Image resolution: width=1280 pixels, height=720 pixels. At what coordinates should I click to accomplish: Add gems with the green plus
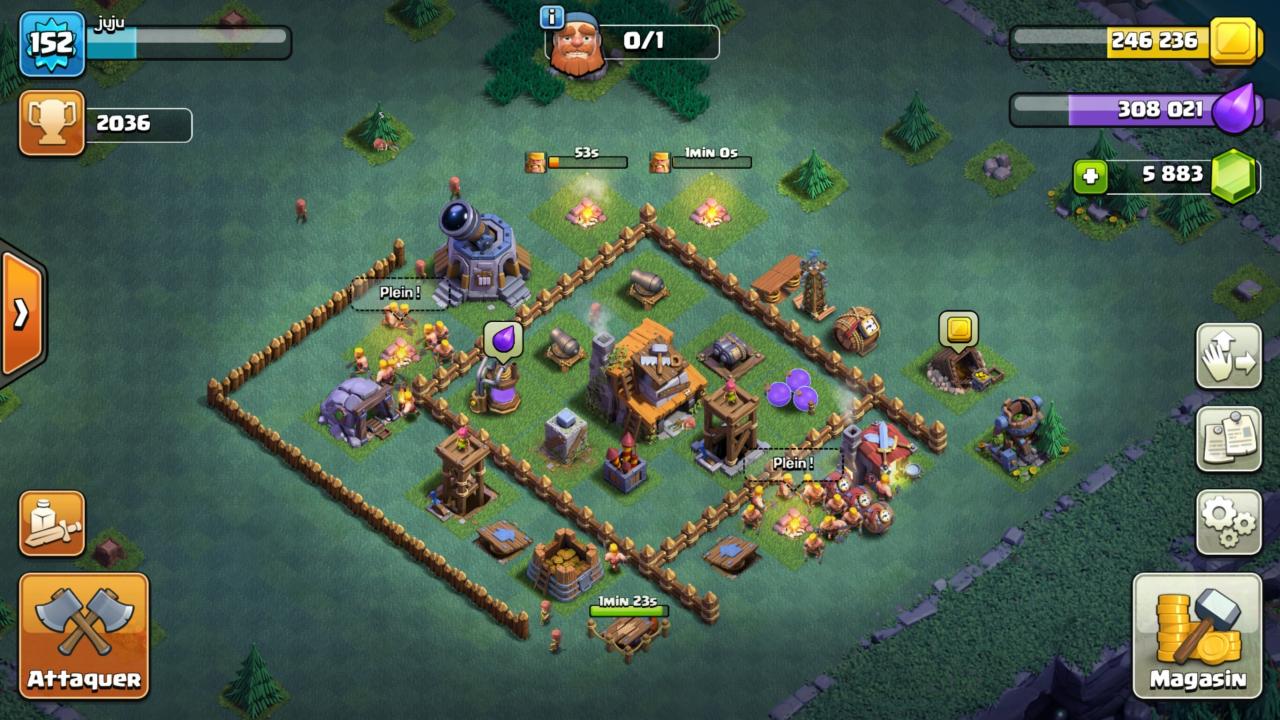click(1090, 177)
